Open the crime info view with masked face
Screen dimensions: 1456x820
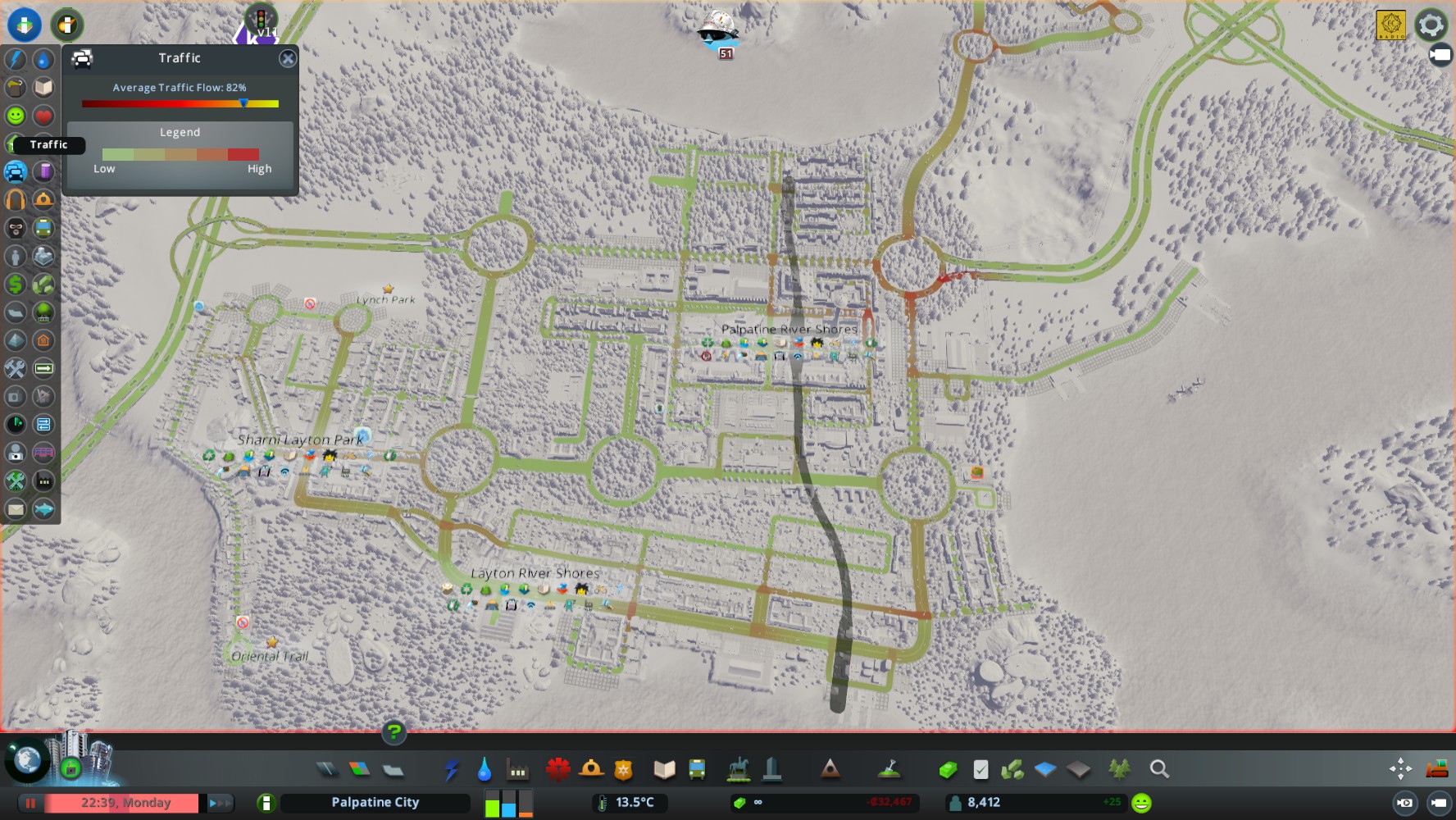tap(16, 228)
